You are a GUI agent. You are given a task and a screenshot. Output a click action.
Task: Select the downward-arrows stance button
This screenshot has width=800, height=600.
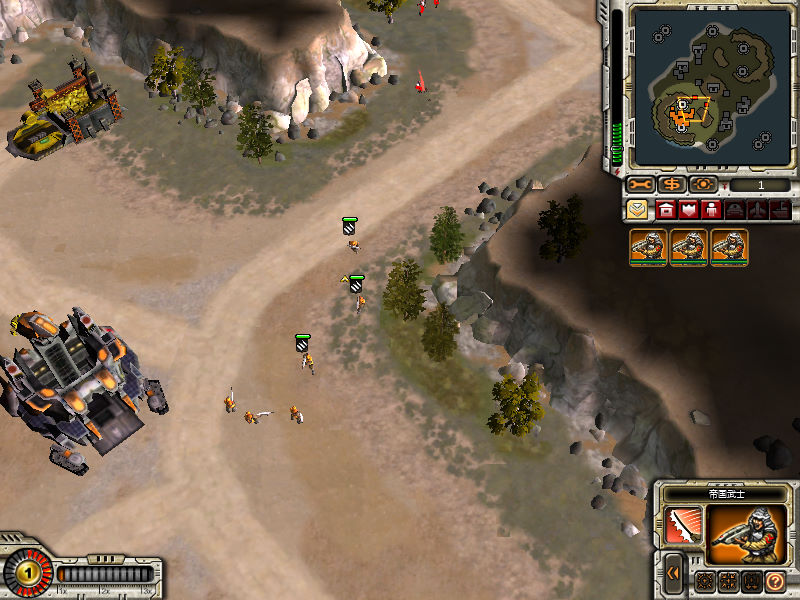pos(751,581)
